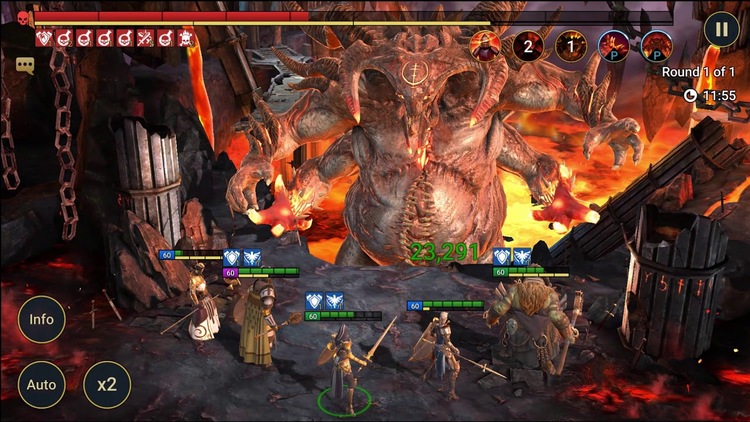Viewport: 750px width, 422px height.
Task: Select the boss portrait skill icon
Action: point(485,45)
